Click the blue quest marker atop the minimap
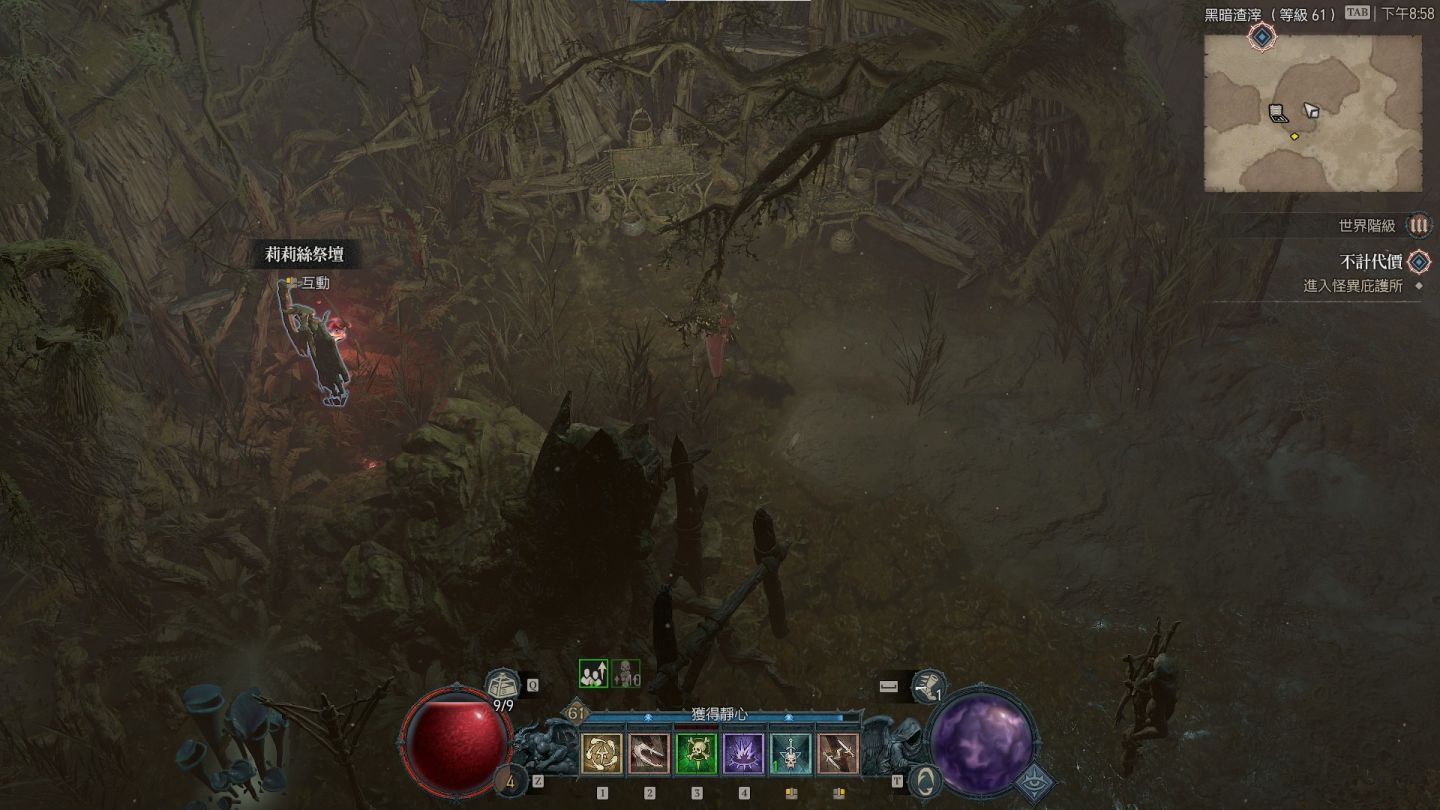1440x810 pixels. (1262, 37)
